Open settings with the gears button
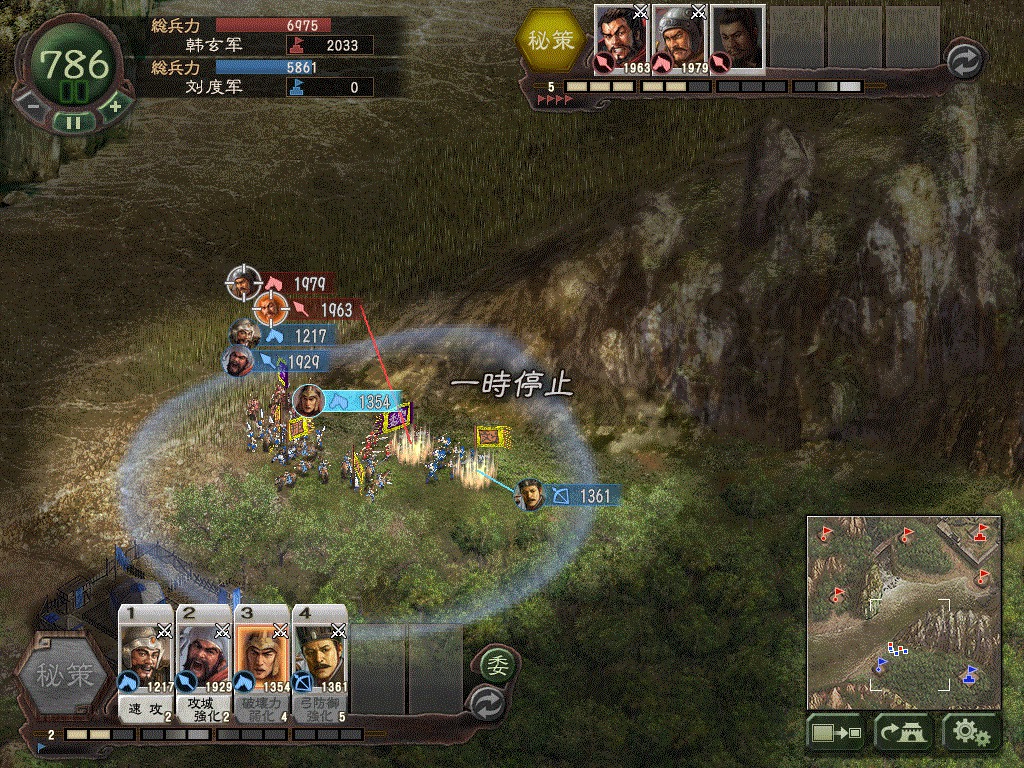Screen dimensions: 1024x768 click(970, 734)
